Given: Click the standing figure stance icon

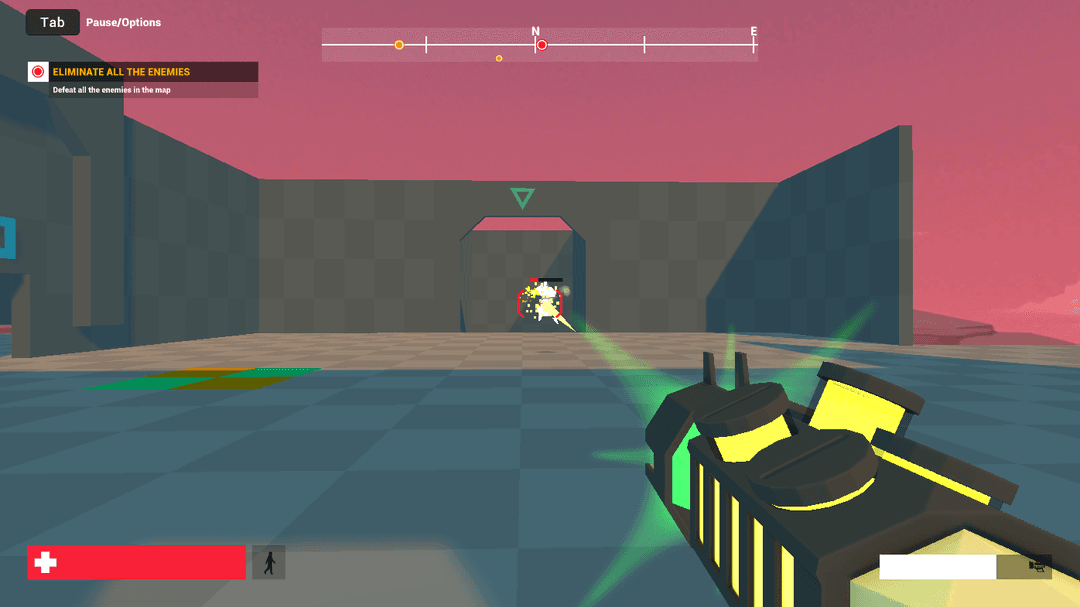Looking at the screenshot, I should click(x=268, y=563).
